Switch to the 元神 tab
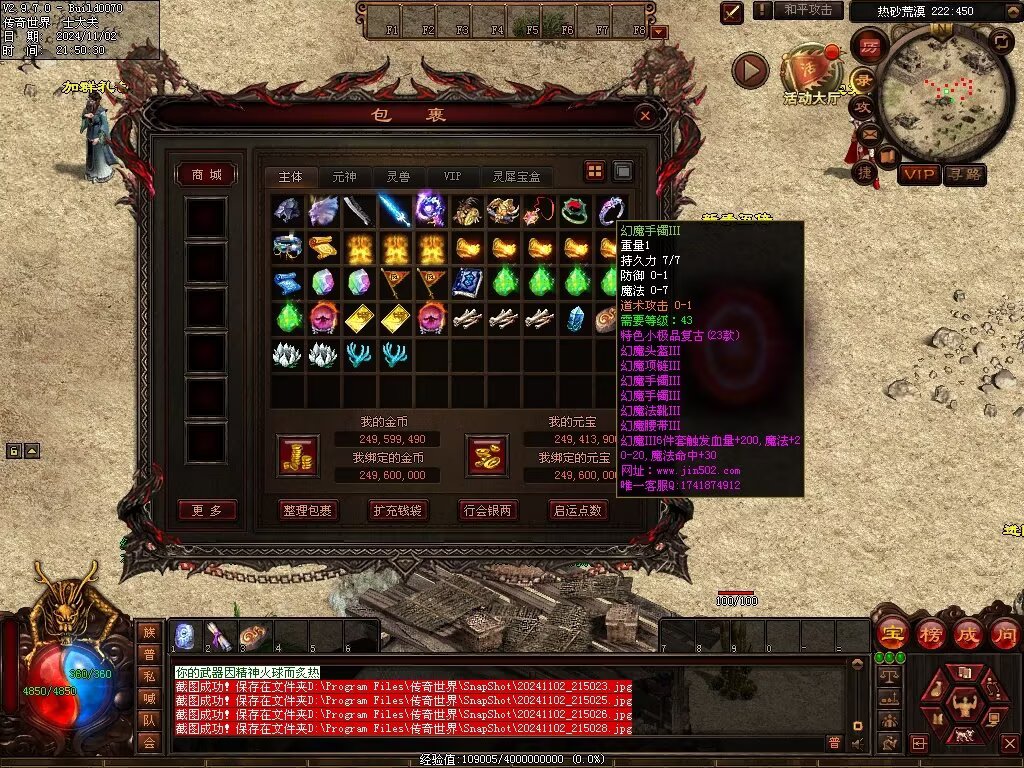Screen dimensions: 1024x768 pos(344,176)
